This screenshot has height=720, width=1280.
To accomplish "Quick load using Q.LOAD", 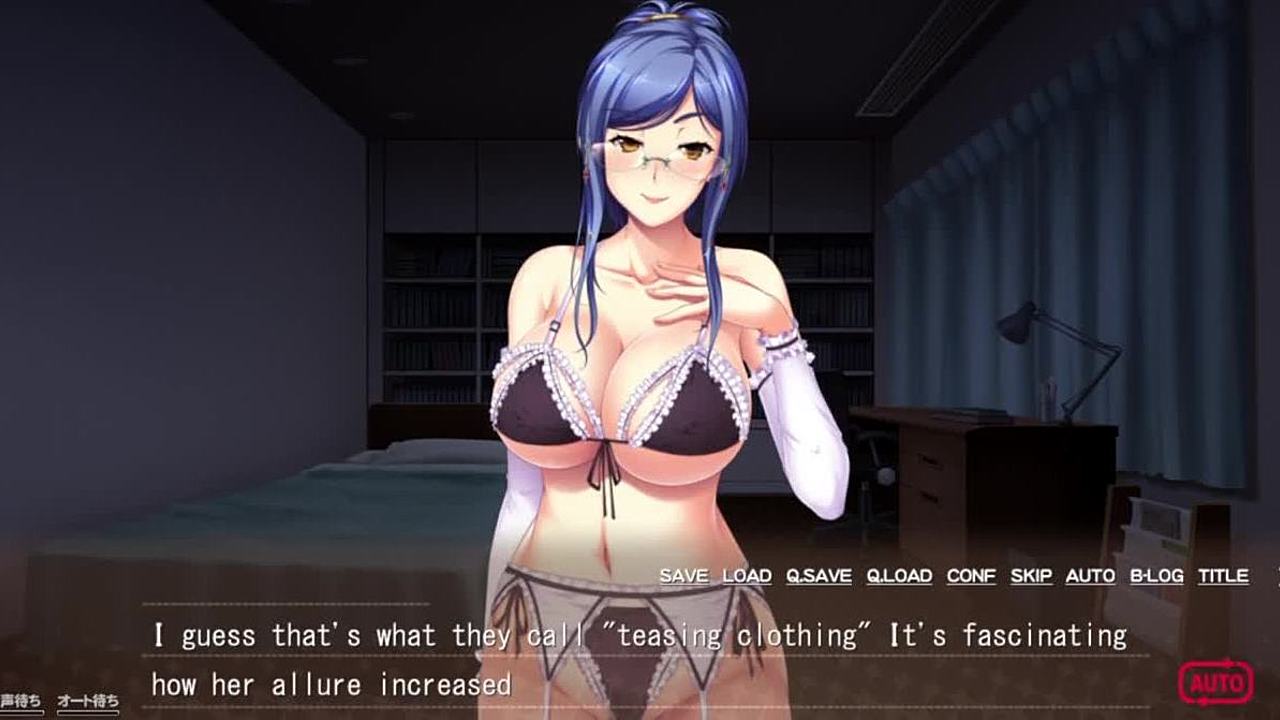I will 899,576.
